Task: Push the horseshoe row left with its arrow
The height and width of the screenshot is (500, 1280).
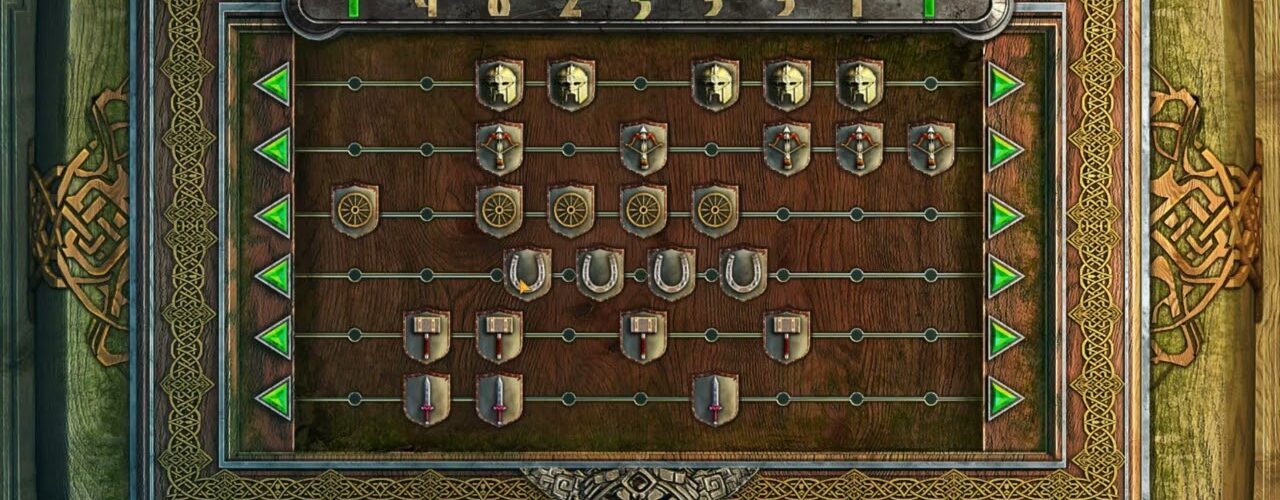Action: [x=273, y=276]
